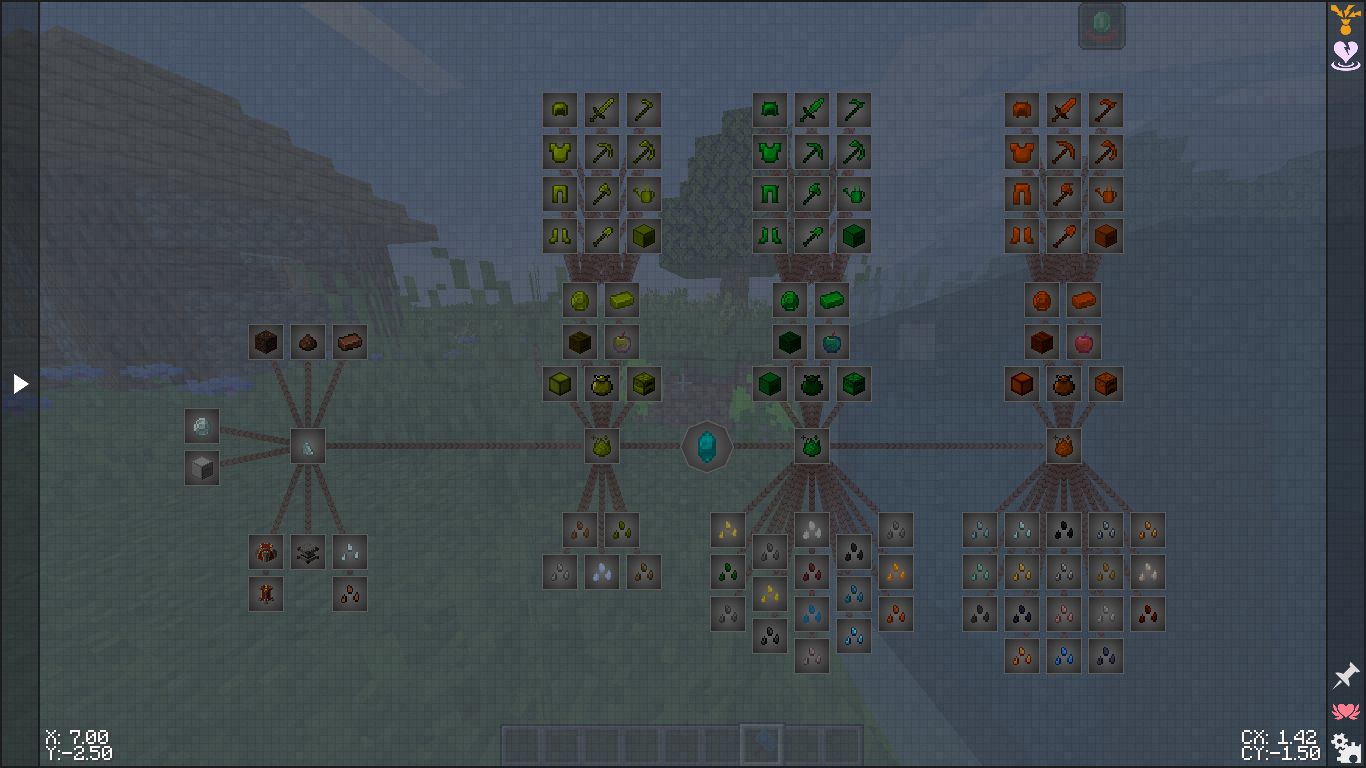Viewport: 1366px width, 768px height.
Task: Click the settings gear at bottom right
Action: 1344,748
